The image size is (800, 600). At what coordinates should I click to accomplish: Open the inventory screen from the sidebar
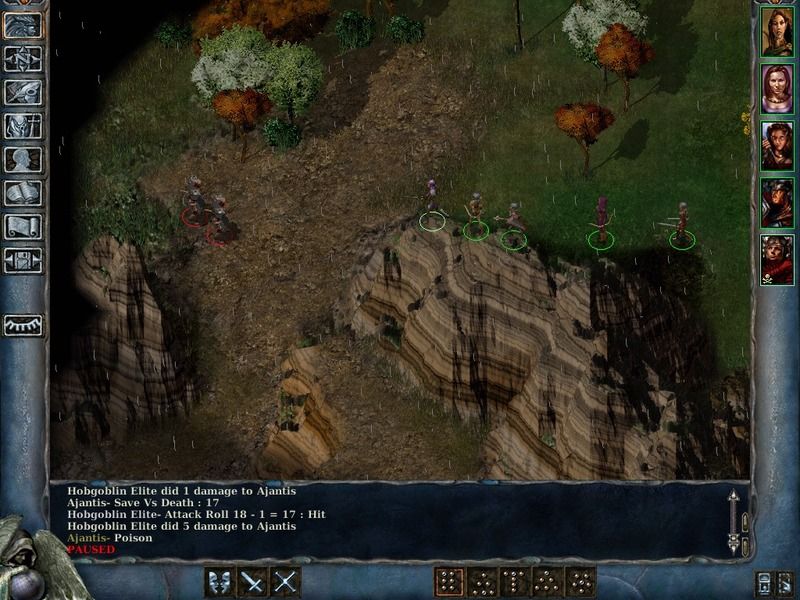[x=23, y=126]
